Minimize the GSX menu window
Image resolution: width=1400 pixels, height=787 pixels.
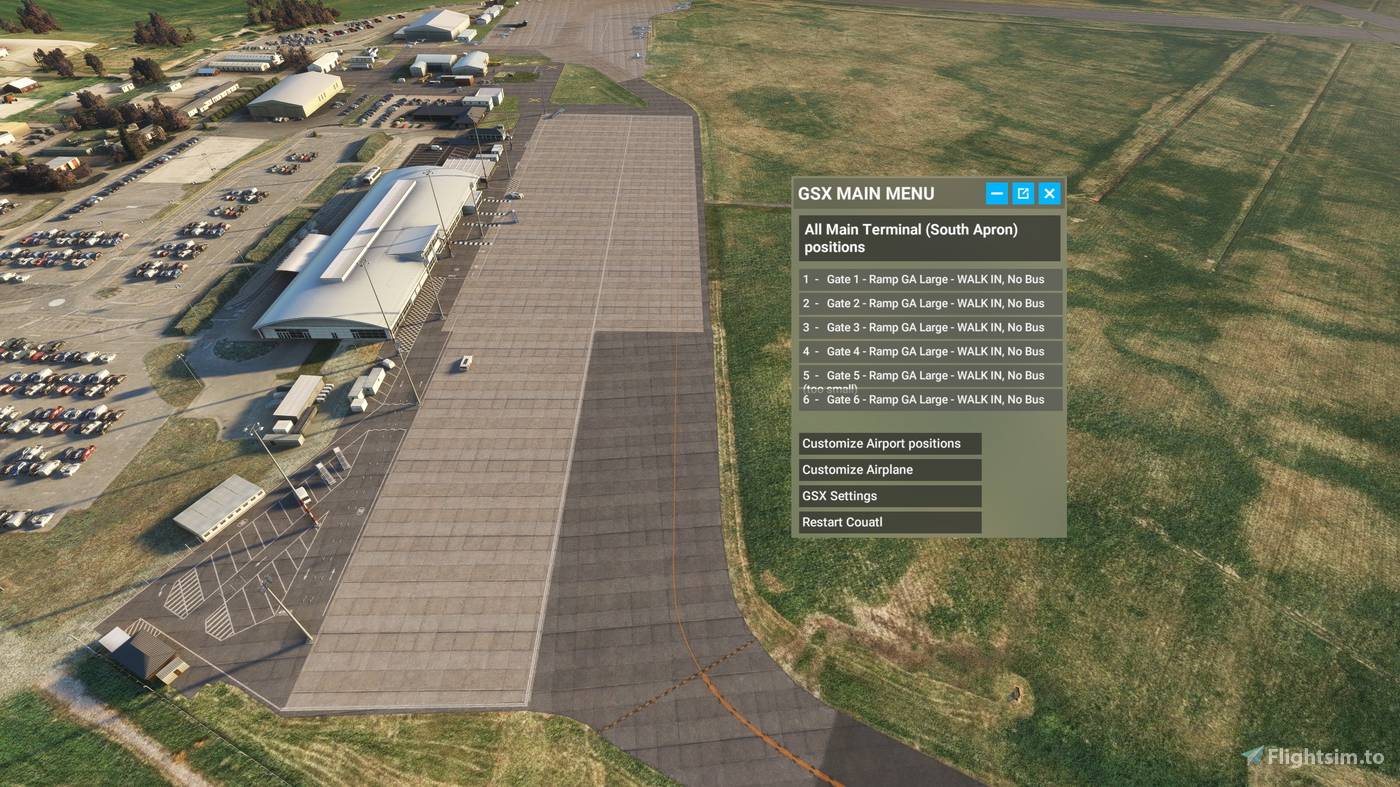coord(996,192)
